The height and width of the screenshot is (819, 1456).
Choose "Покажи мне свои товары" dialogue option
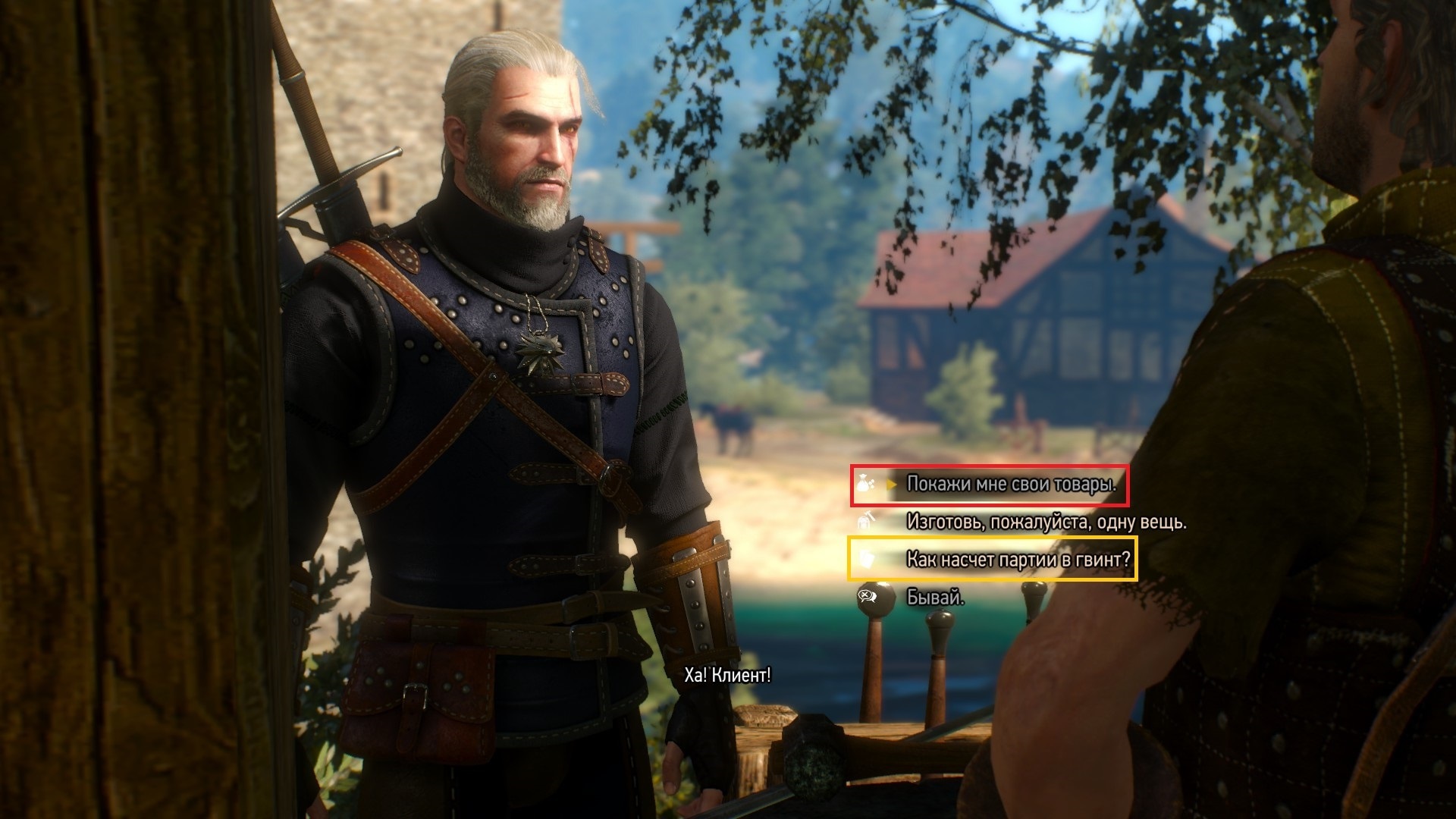(1011, 484)
